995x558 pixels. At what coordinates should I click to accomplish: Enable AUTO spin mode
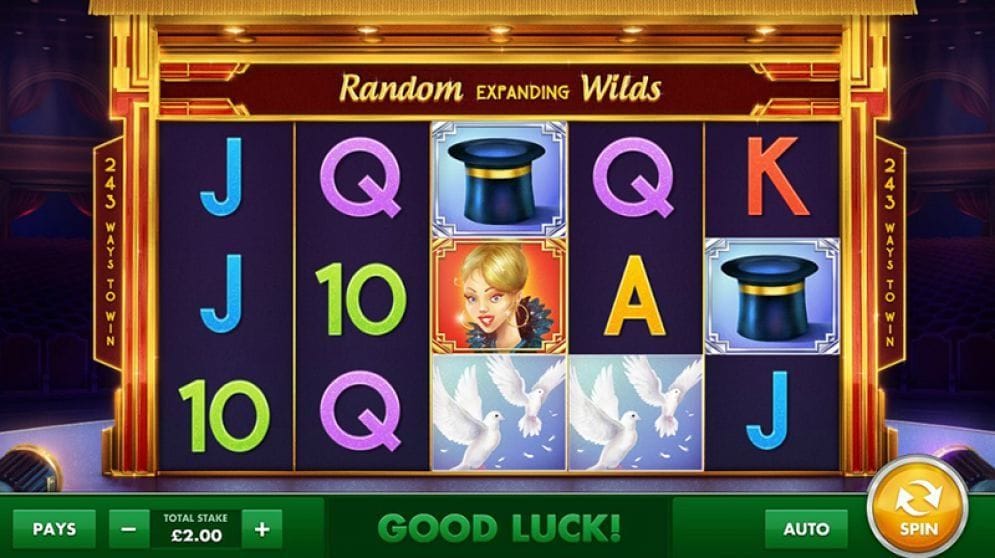pos(806,528)
